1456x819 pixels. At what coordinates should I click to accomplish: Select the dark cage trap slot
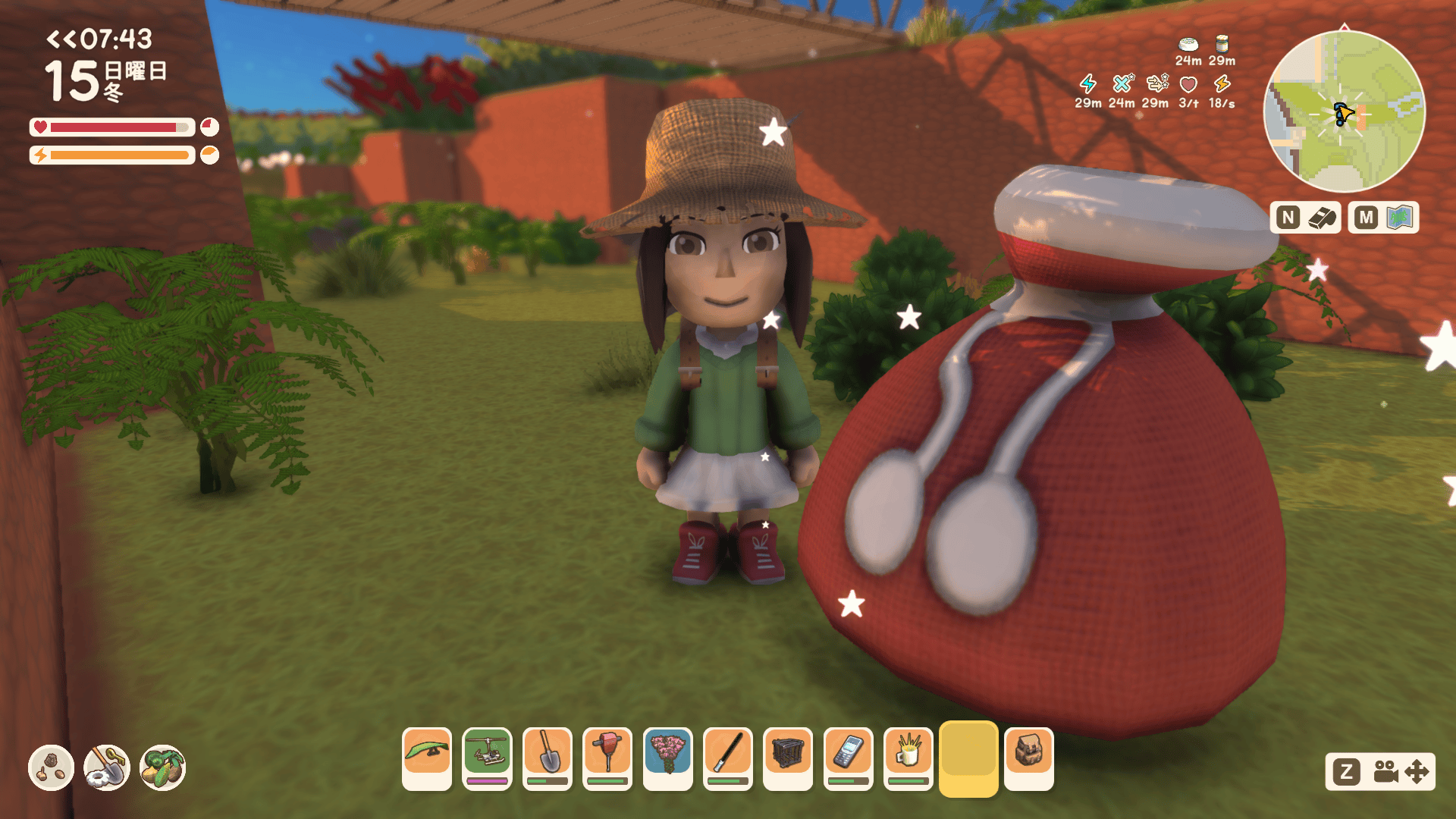coord(788,758)
